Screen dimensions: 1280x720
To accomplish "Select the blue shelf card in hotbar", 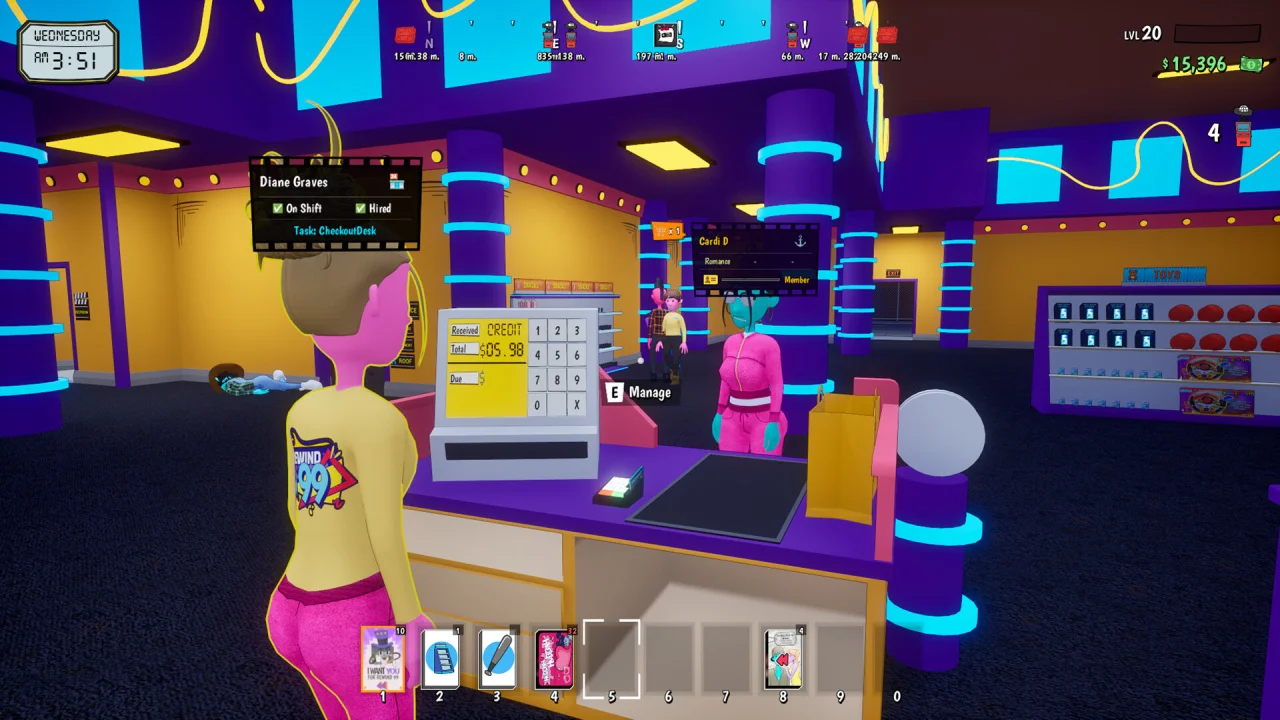I will 440,659.
